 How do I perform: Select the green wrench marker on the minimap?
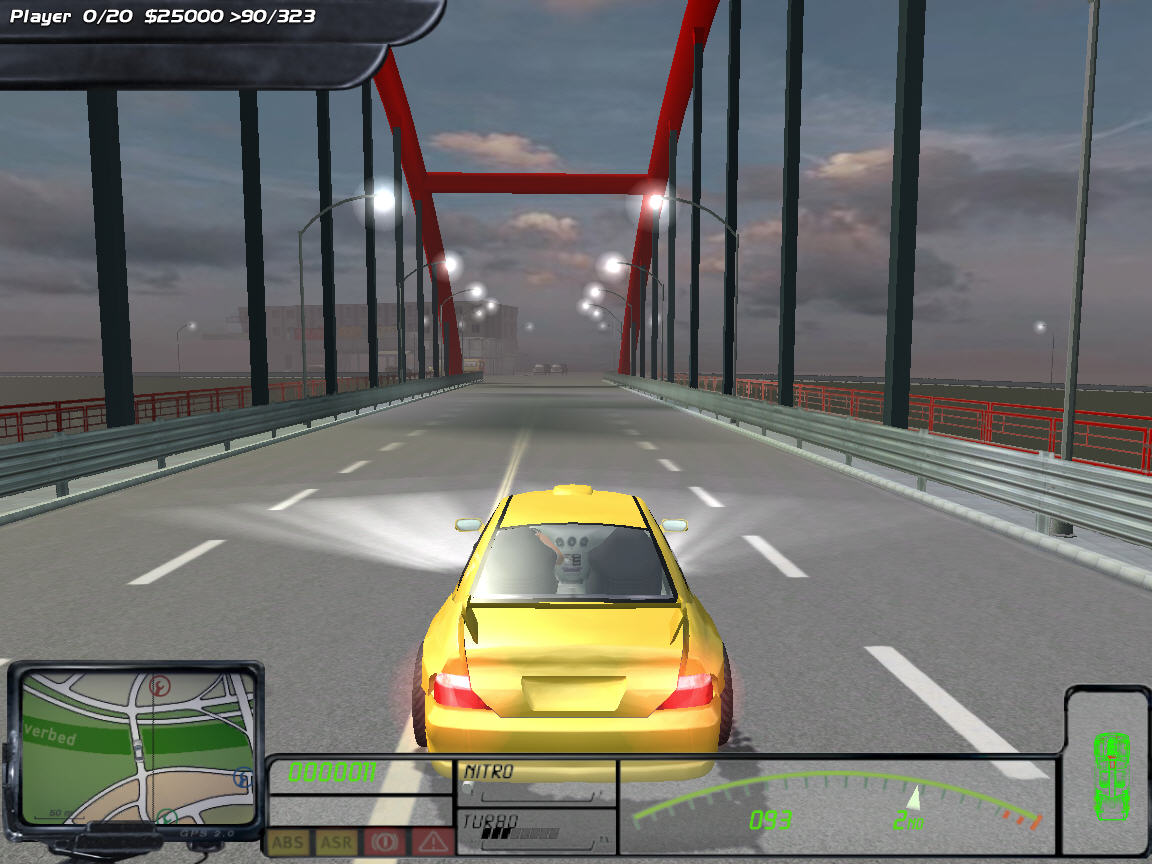point(168,817)
